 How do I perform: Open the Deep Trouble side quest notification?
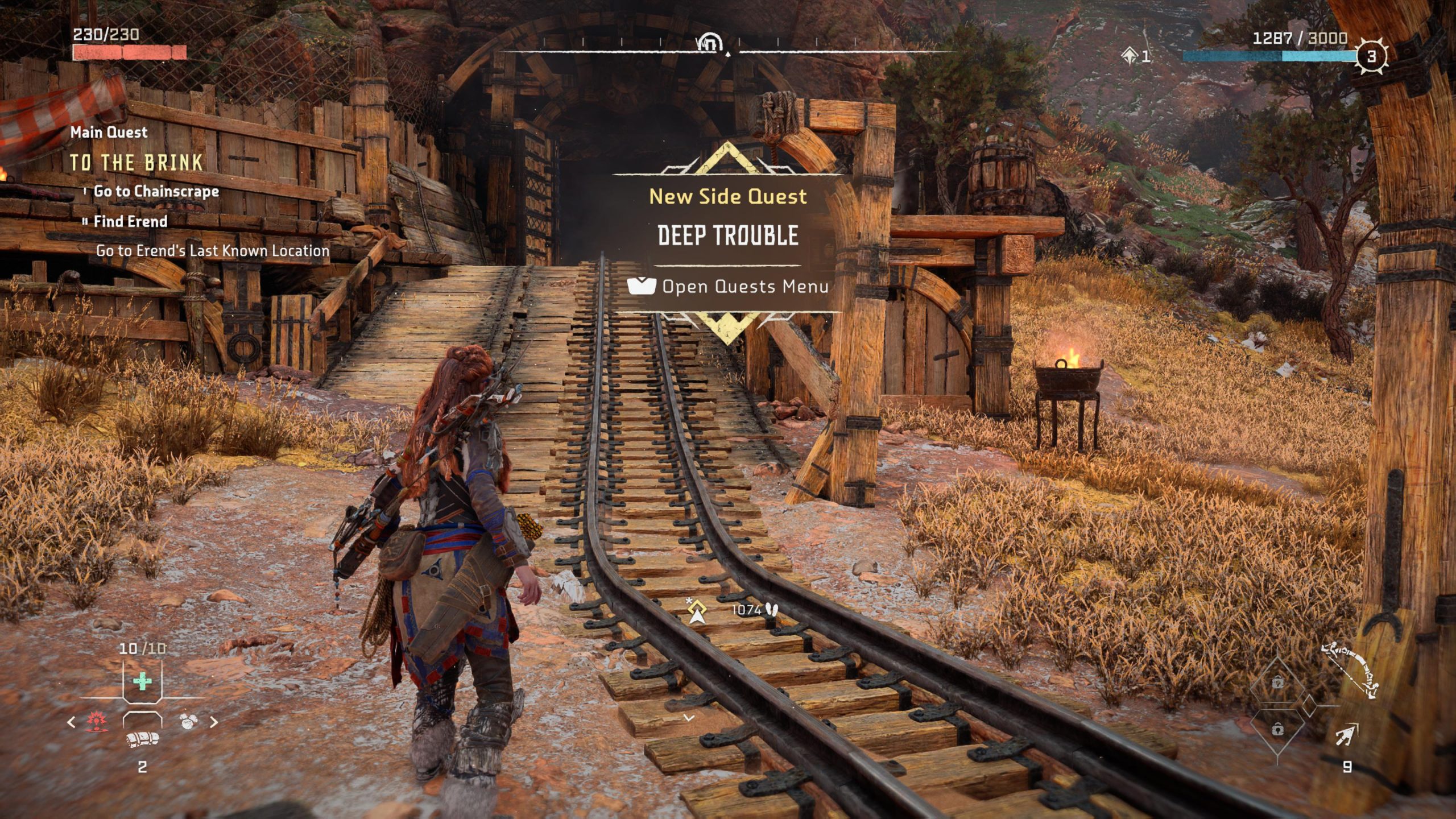click(x=728, y=235)
